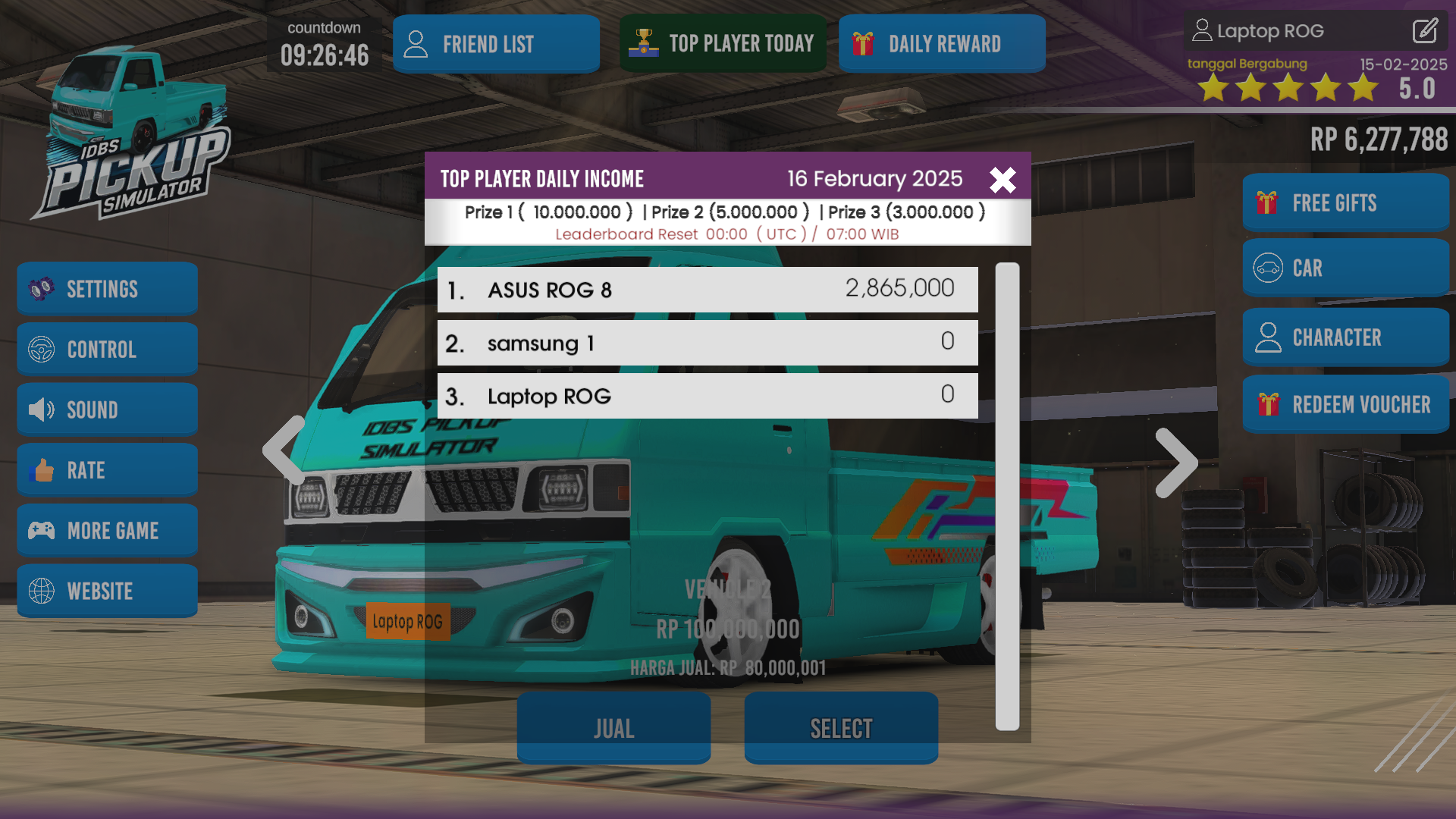The image size is (1456, 819).
Task: Open the game Settings
Action: point(107,288)
